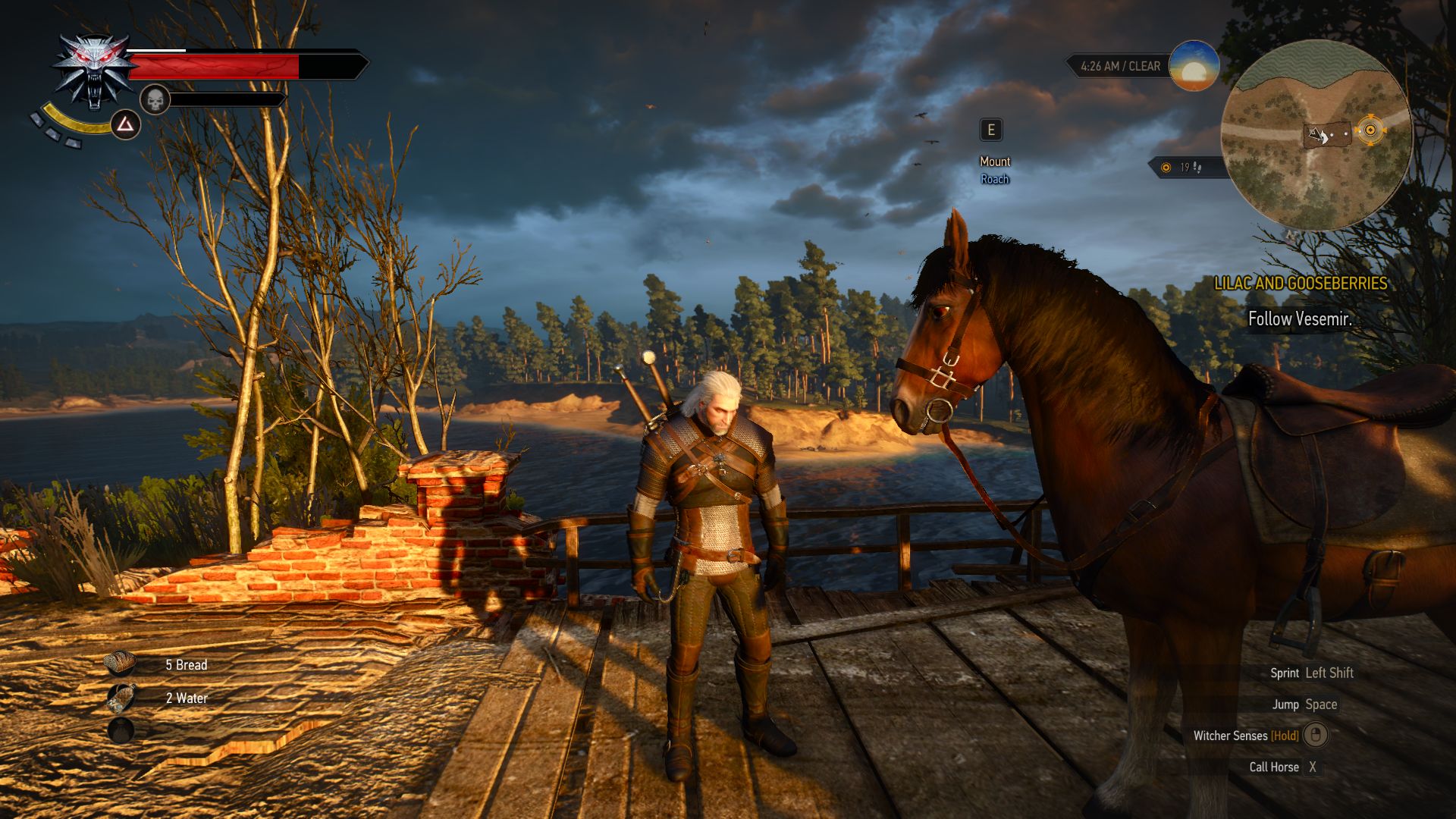Select the Water quick slot item
This screenshot has width=1456, height=819.
120,698
